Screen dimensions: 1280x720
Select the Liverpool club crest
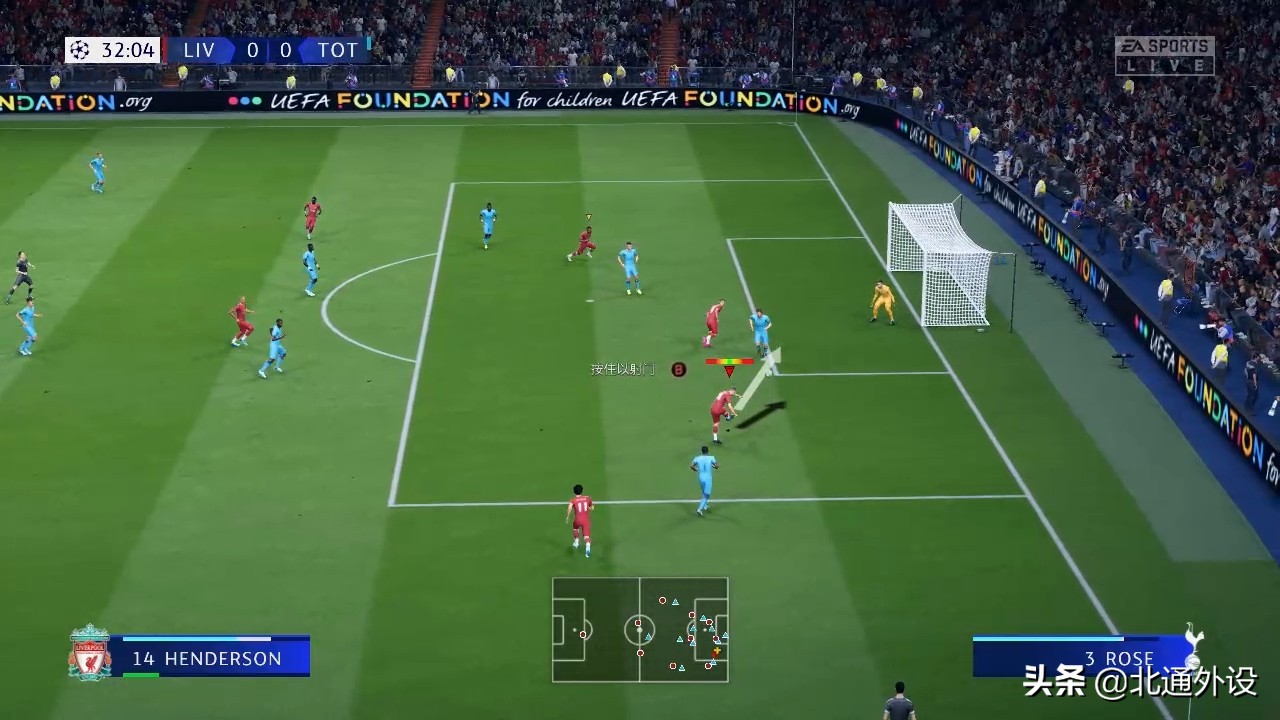[88, 651]
